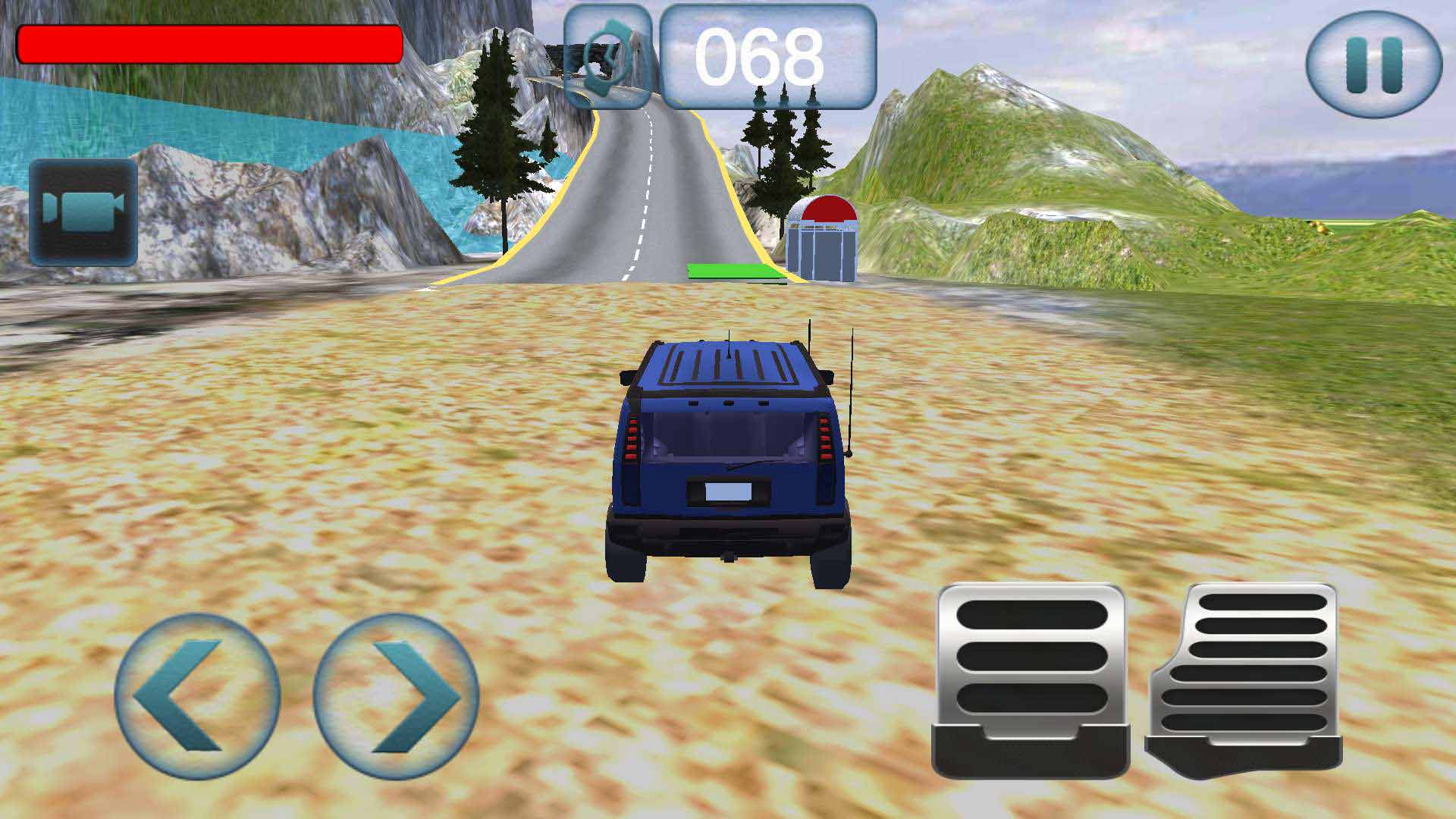Switch the camera view using the camera icon
Screen dimensions: 1456x819
point(83,212)
